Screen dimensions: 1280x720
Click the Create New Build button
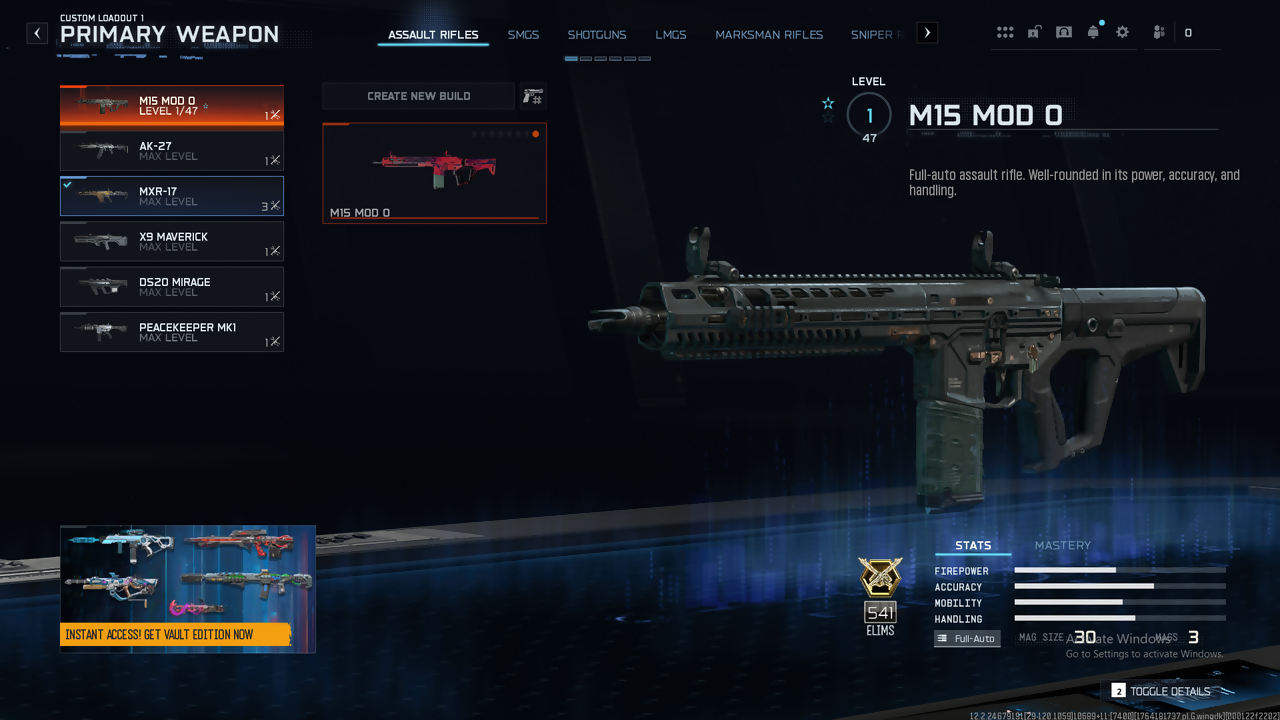(x=418, y=96)
